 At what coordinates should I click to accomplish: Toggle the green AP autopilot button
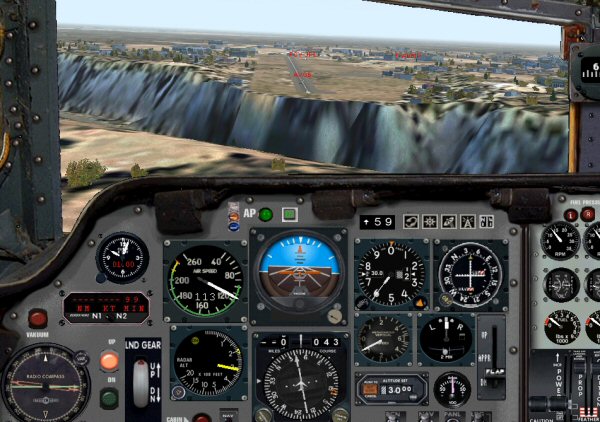[x=266, y=214]
